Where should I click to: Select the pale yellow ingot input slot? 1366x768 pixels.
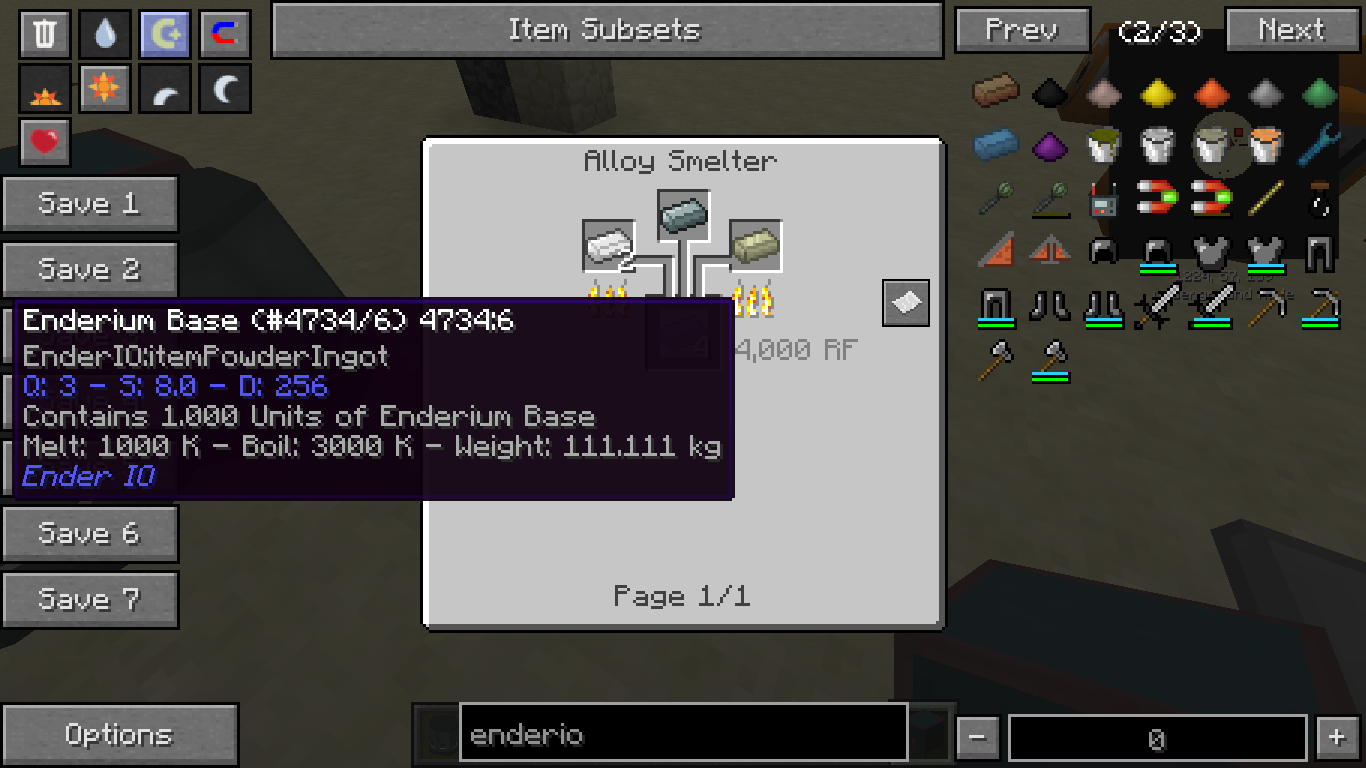756,246
